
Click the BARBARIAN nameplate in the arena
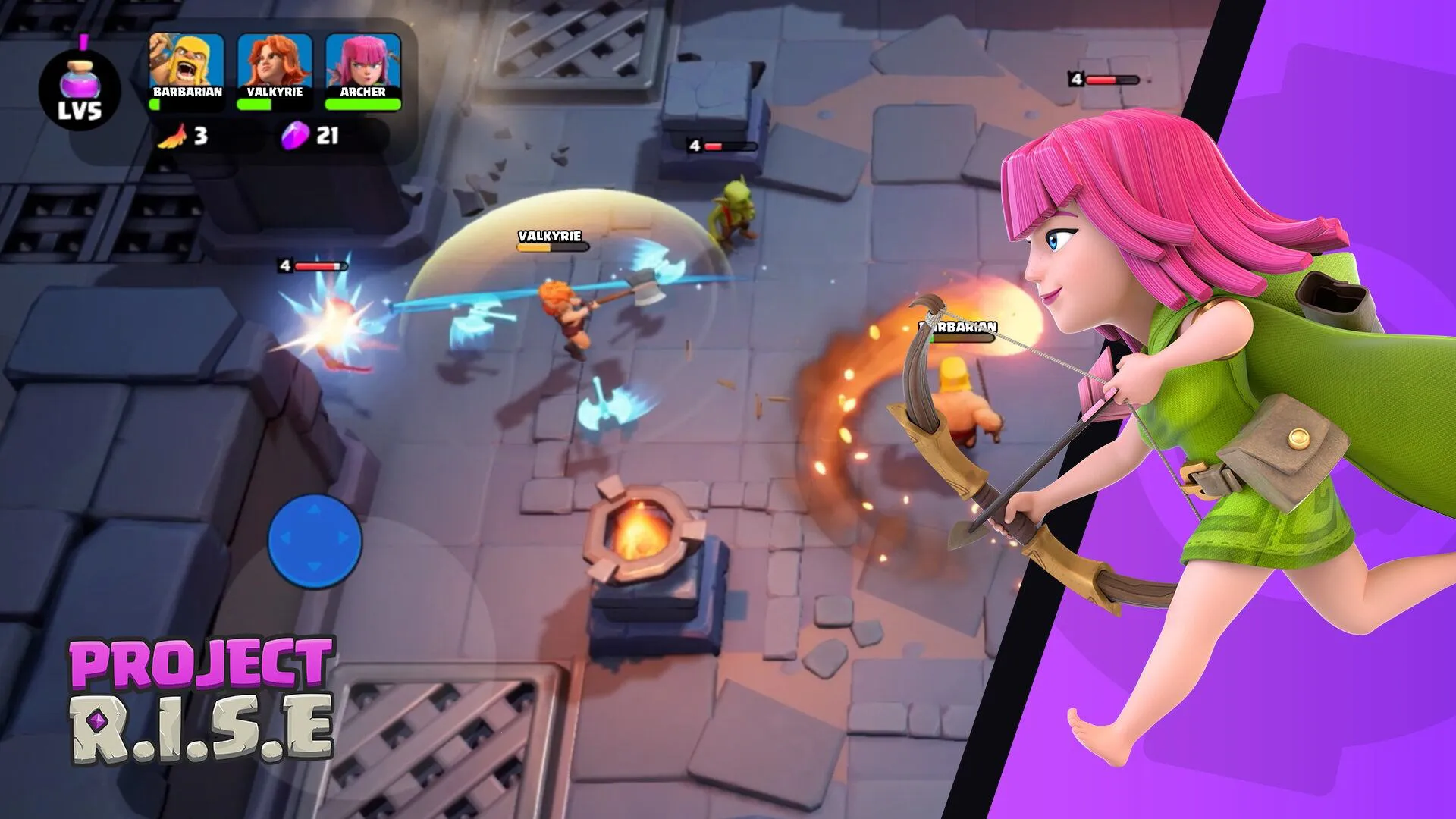click(x=958, y=328)
